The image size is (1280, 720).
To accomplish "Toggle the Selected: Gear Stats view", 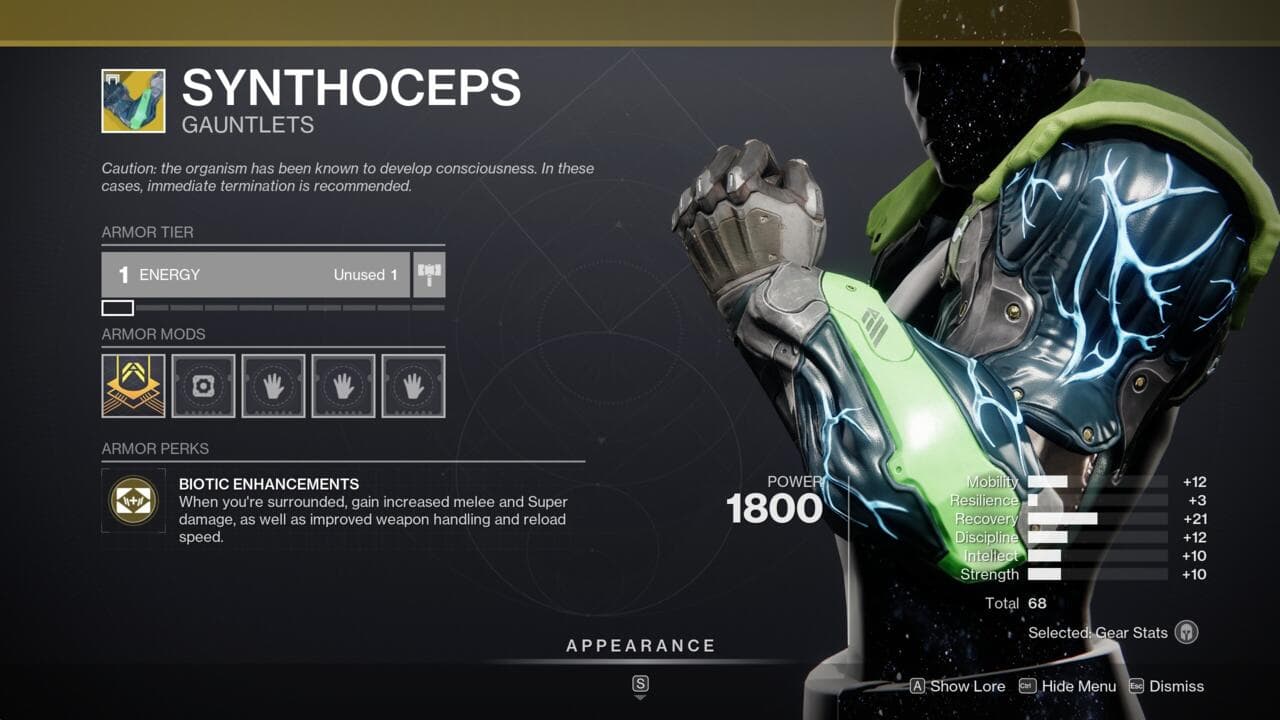I will (1098, 632).
